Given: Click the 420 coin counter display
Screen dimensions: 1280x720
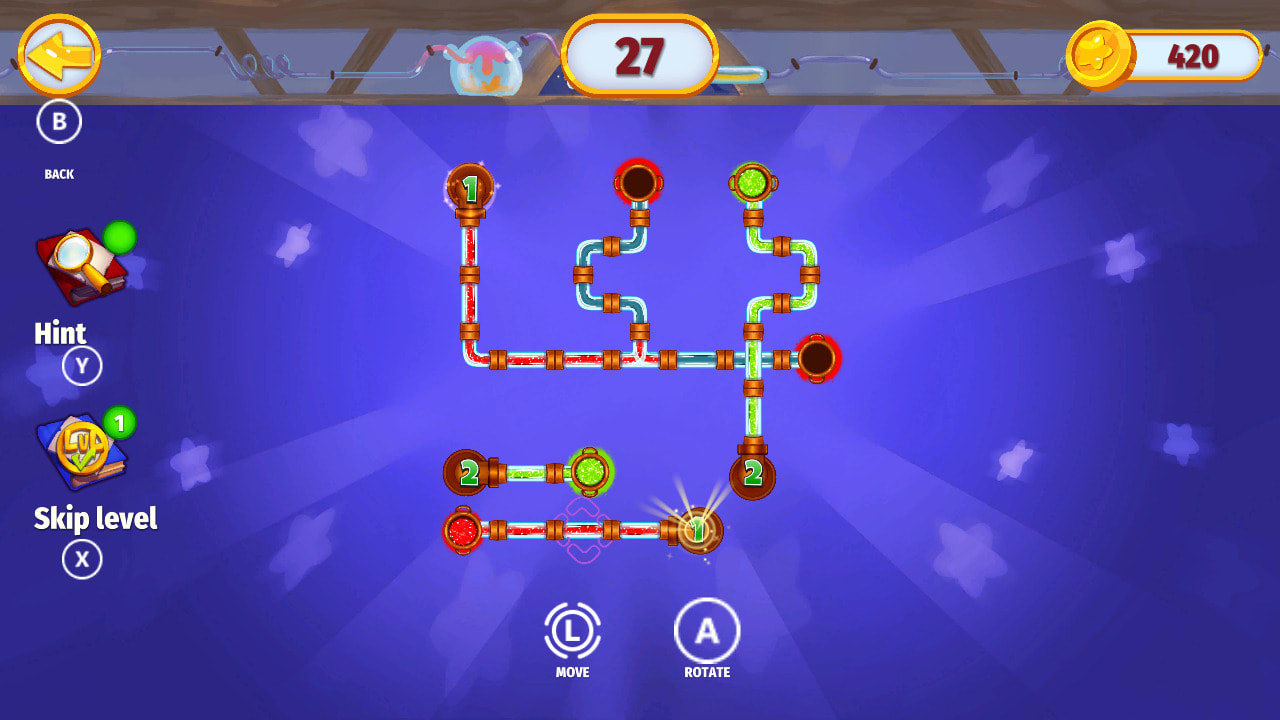Looking at the screenshot, I should point(1192,58).
